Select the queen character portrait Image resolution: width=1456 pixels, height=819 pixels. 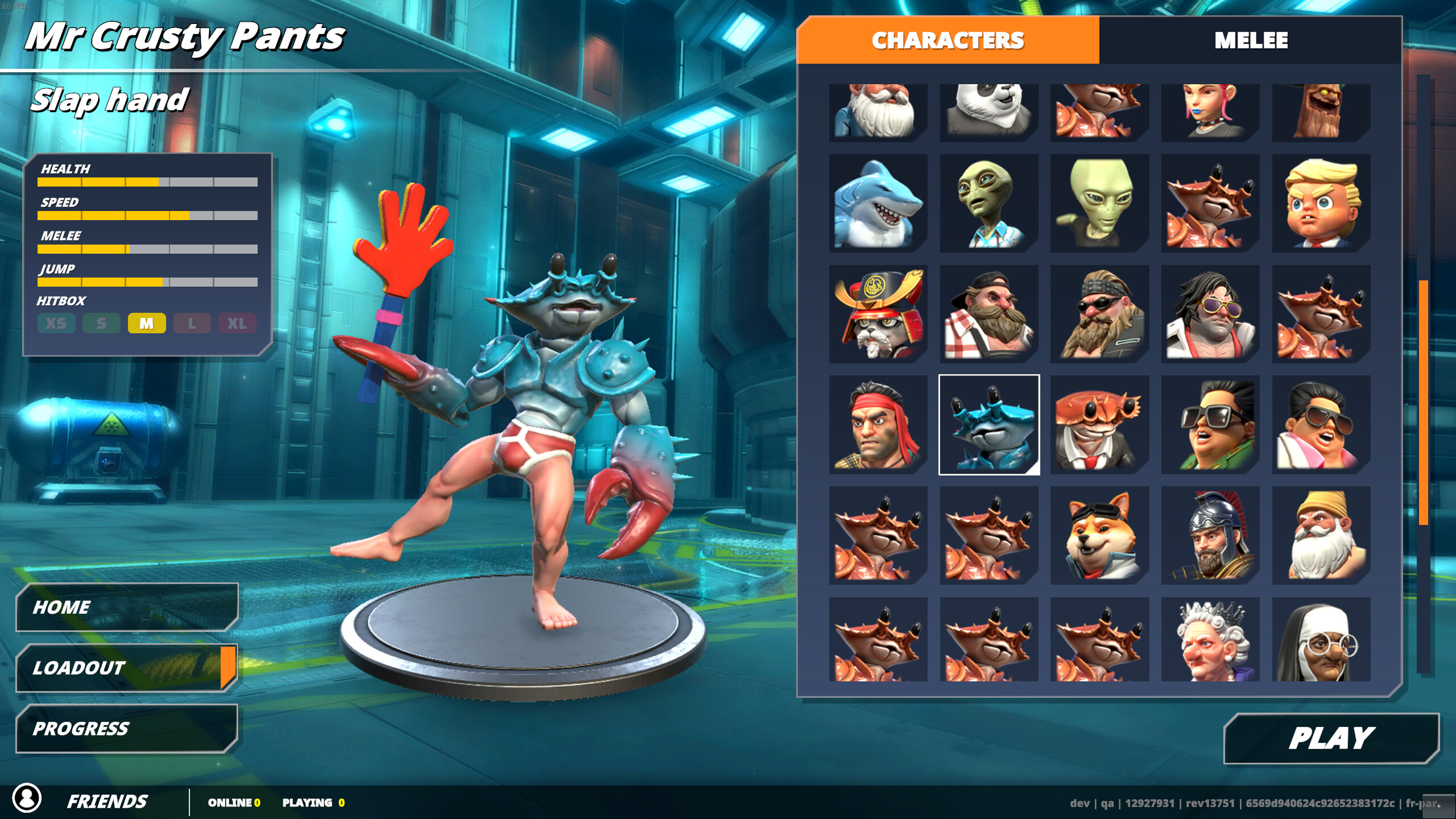coord(1210,640)
